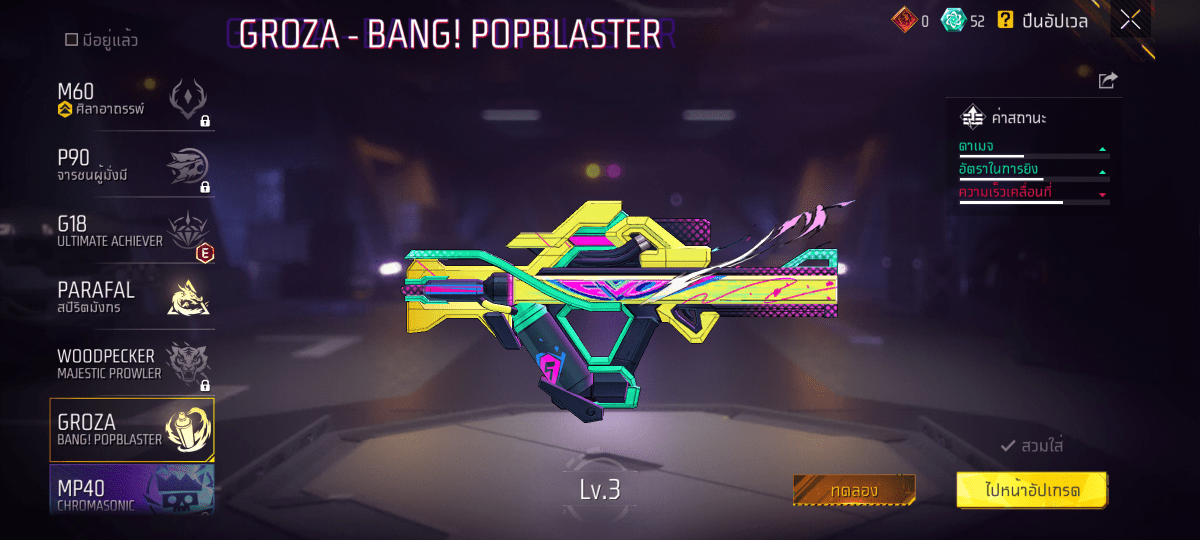Screen dimensions: 1200x540
Task: Pick the Parafal dragon skin entry
Action: pyautogui.click(x=132, y=297)
